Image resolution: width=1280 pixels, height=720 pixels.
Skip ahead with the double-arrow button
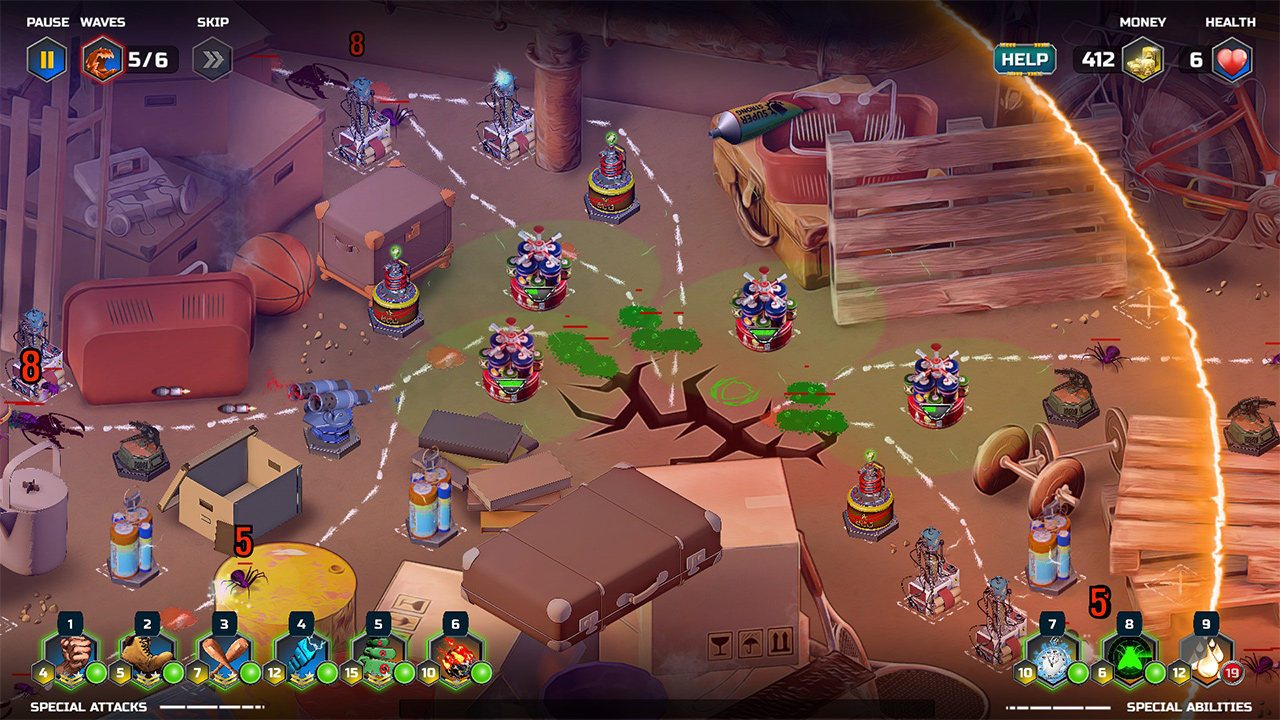pos(212,59)
